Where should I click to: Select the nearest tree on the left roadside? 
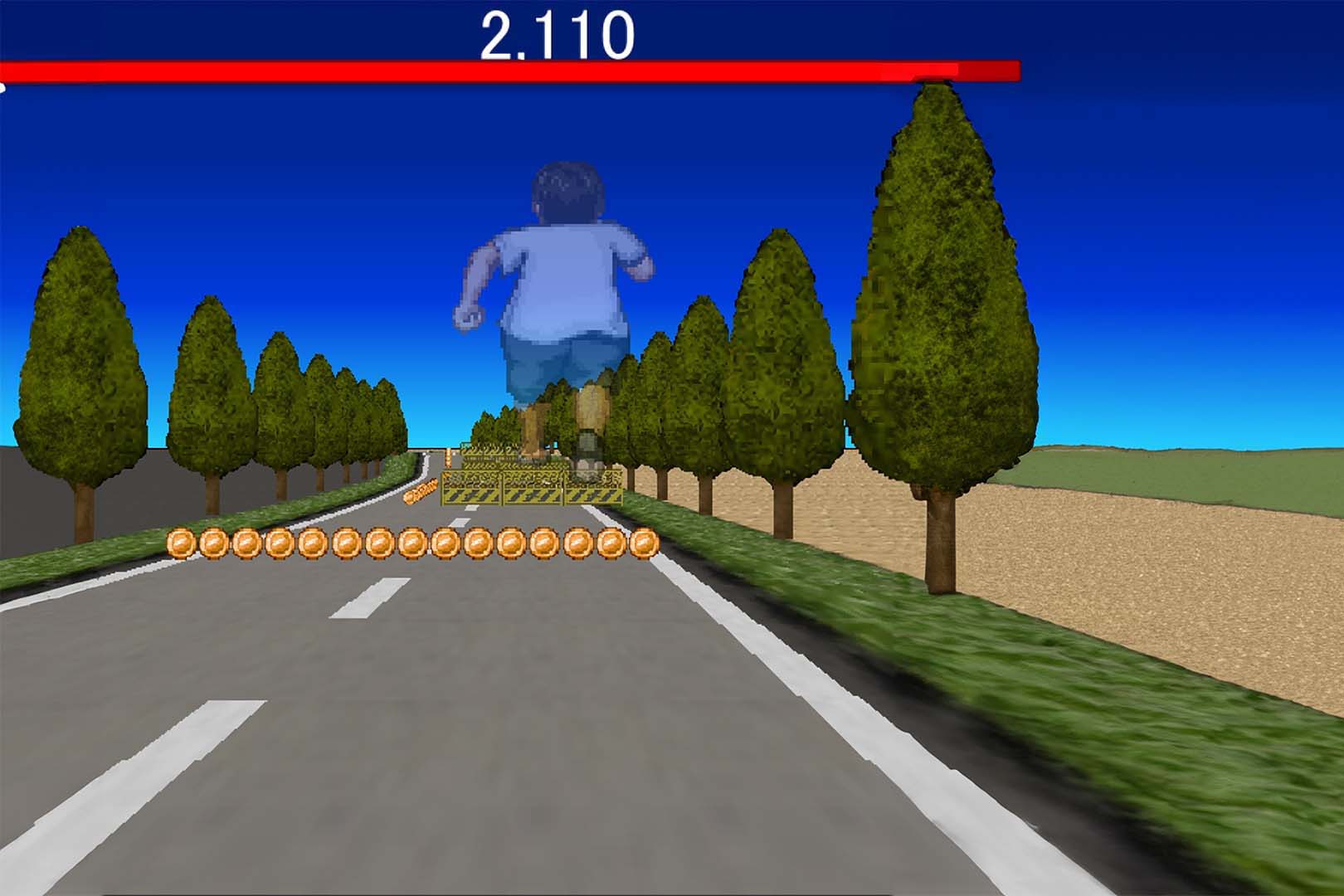(x=79, y=357)
